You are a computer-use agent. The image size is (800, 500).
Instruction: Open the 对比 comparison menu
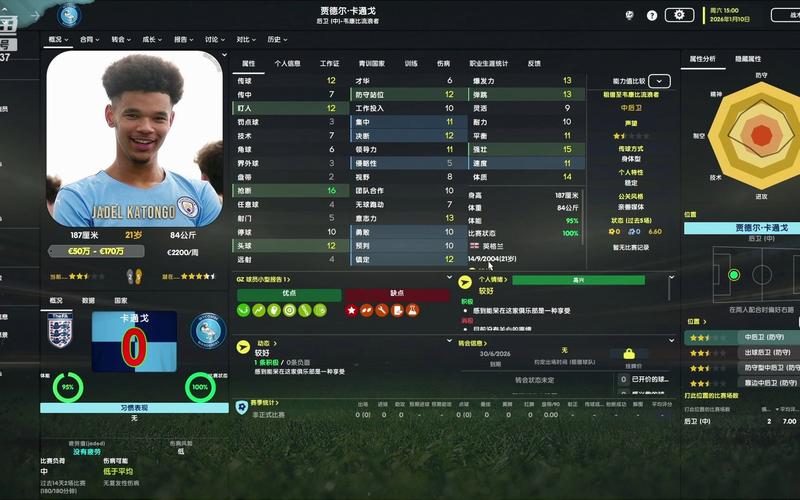(245, 40)
